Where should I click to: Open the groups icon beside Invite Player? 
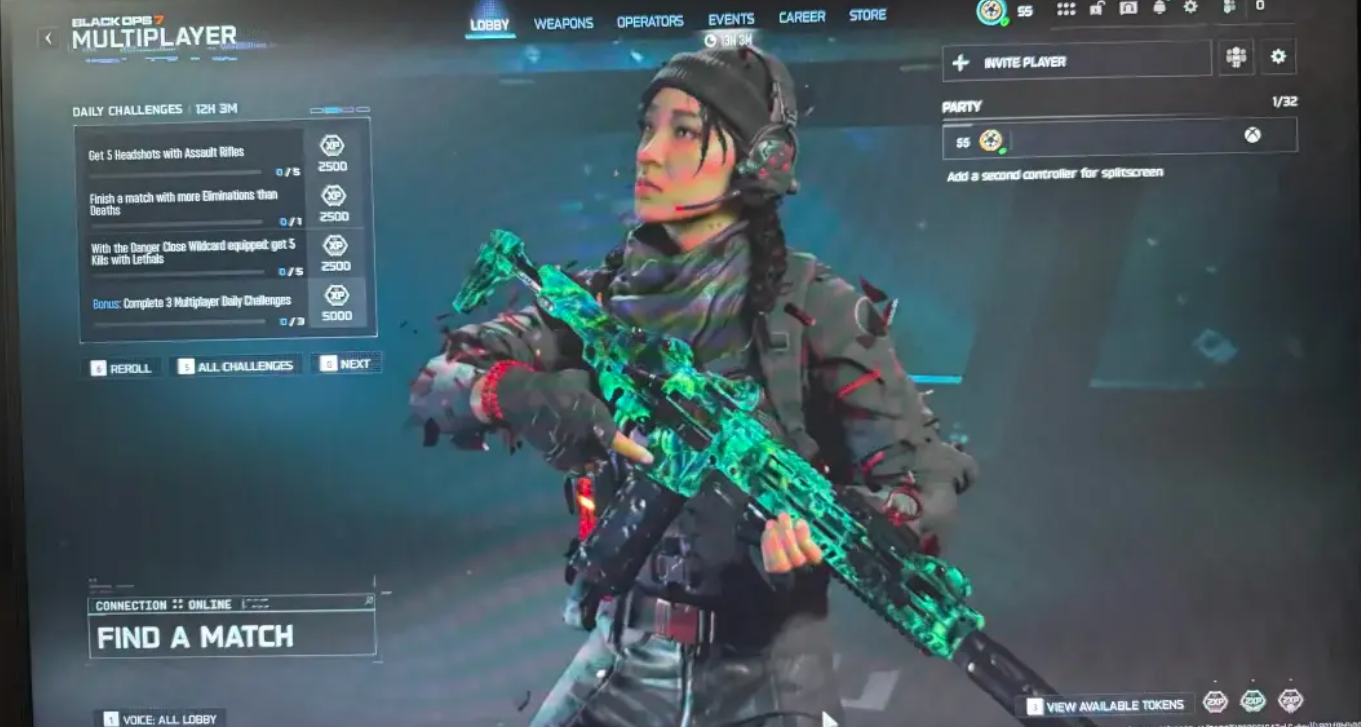point(1236,57)
